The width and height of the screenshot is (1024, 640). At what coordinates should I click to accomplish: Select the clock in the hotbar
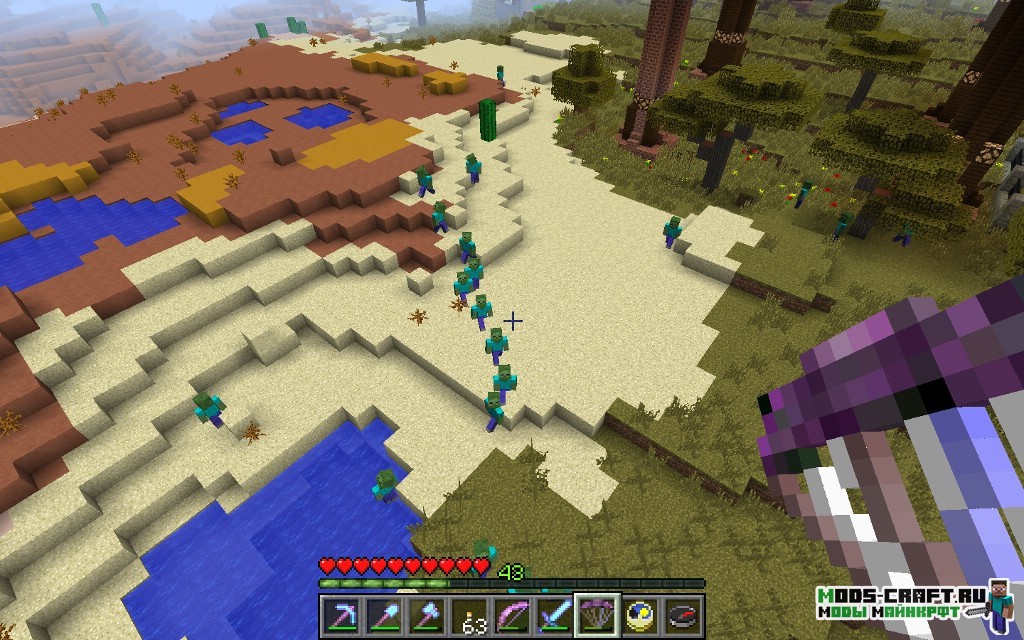click(641, 613)
